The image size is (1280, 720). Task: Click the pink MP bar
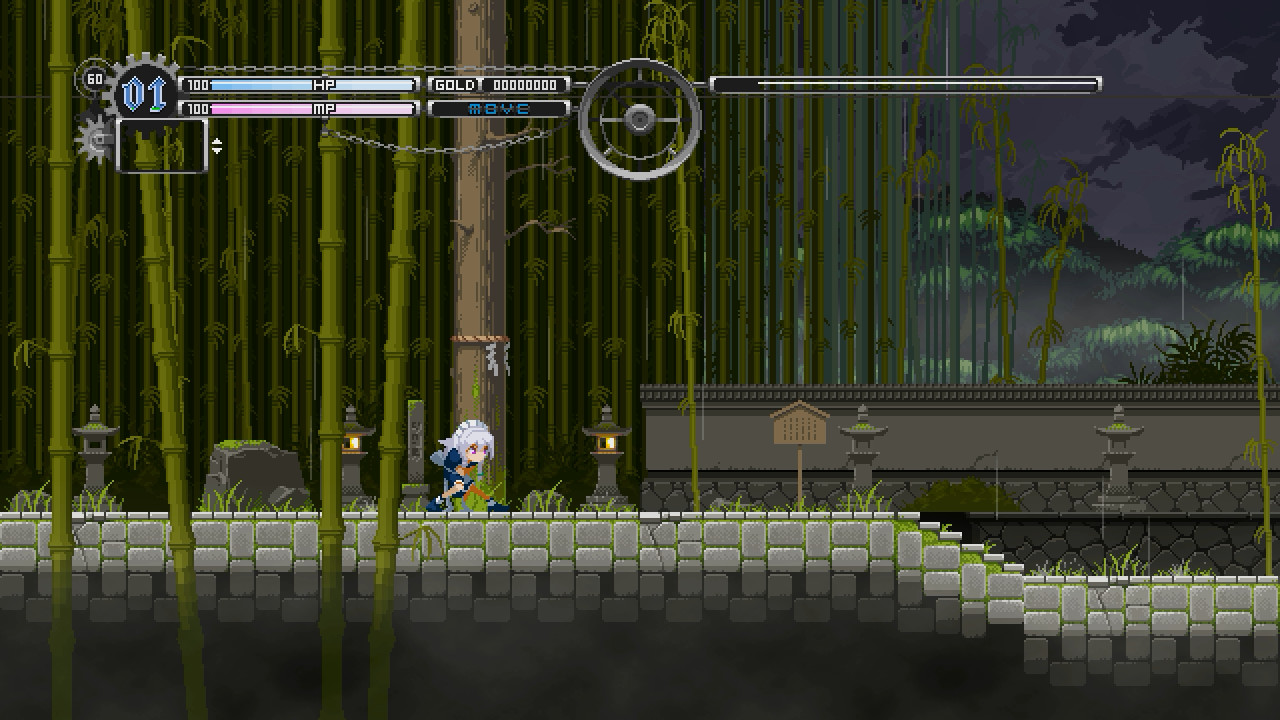[300, 108]
